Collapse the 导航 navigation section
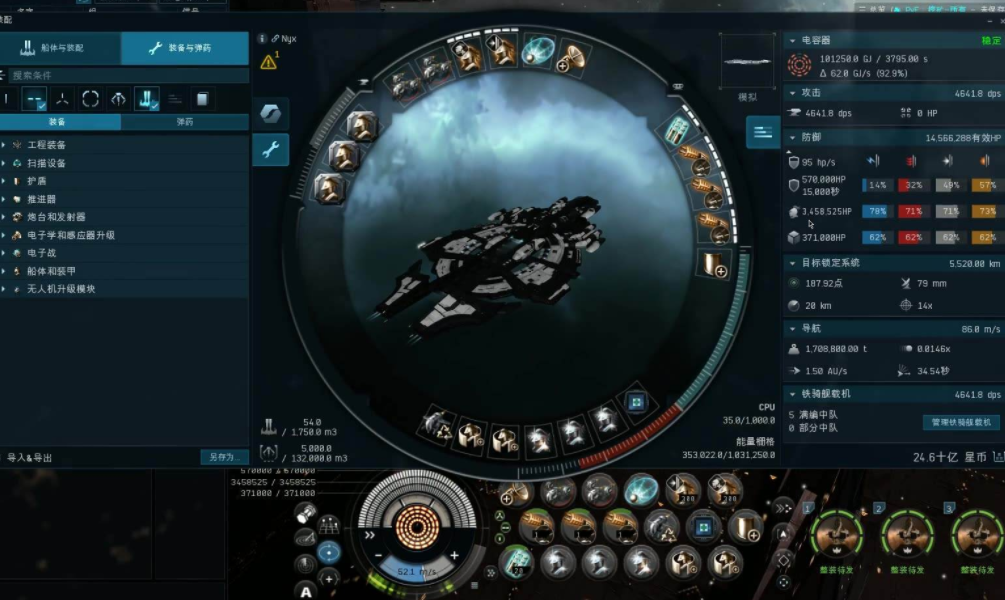1005x600 pixels. pyautogui.click(x=794, y=328)
